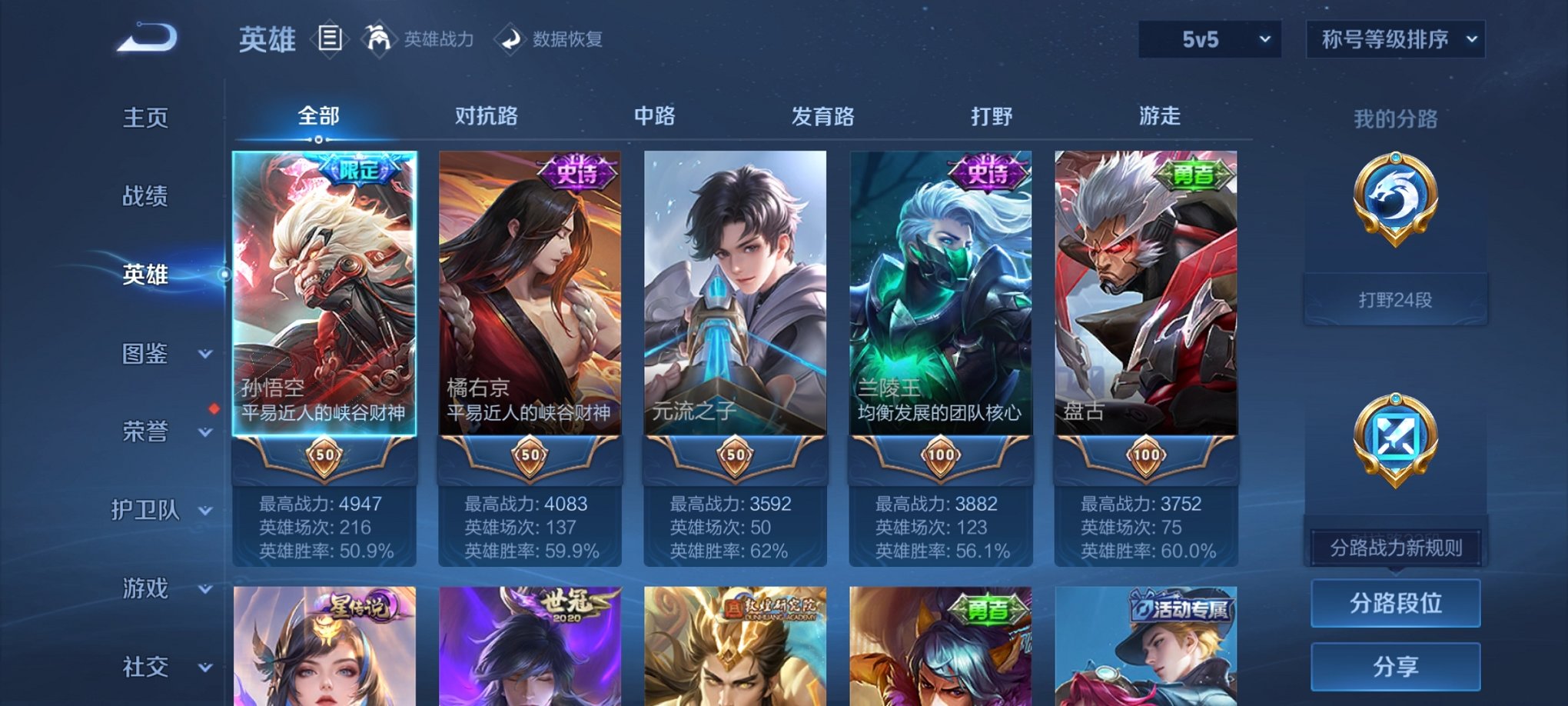Open the hero handbook list icon beside 英雄

click(332, 38)
